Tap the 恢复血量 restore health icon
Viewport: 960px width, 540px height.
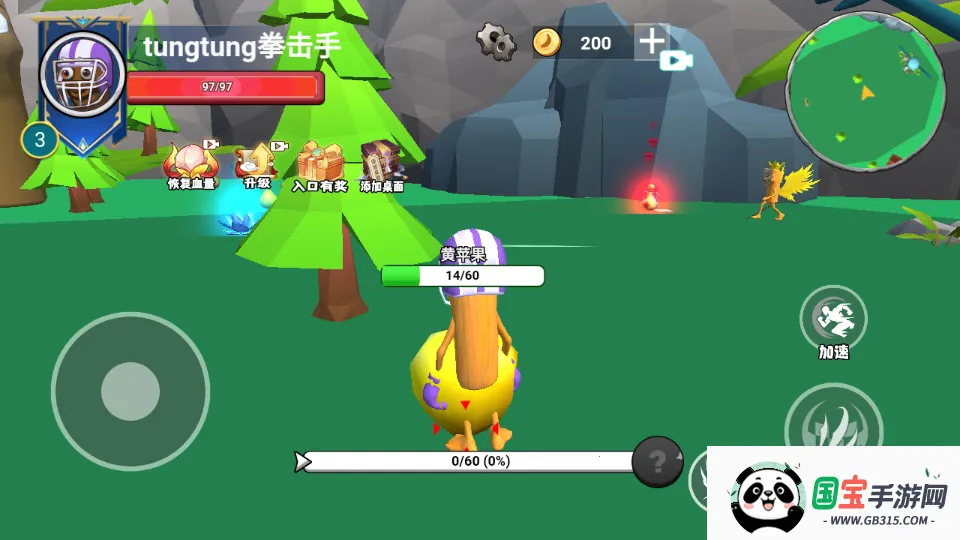pos(189,162)
